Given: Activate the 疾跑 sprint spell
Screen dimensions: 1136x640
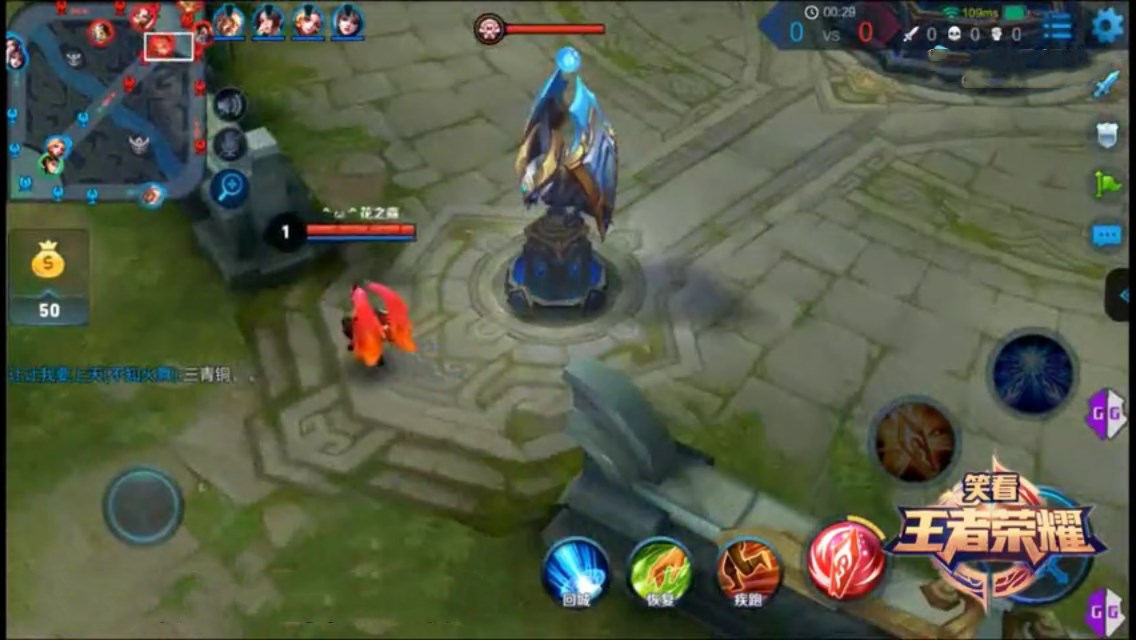Looking at the screenshot, I should pos(749,571).
